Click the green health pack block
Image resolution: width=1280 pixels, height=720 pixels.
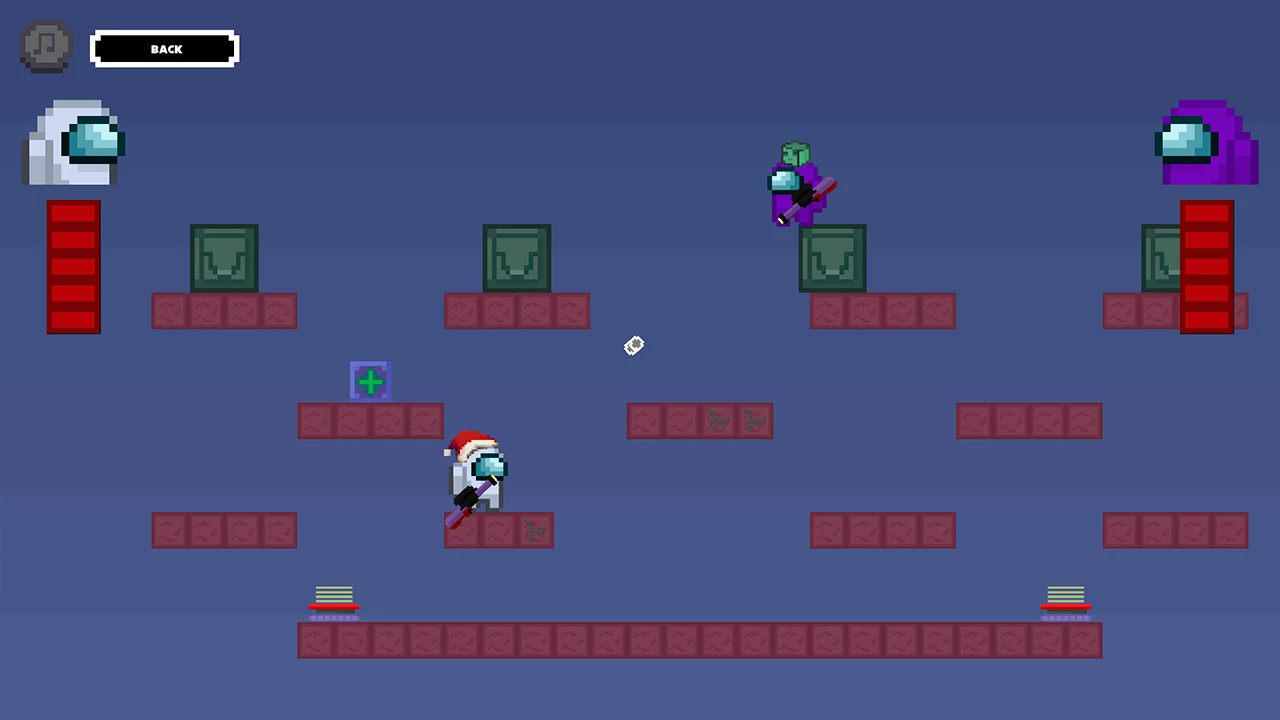click(x=370, y=381)
